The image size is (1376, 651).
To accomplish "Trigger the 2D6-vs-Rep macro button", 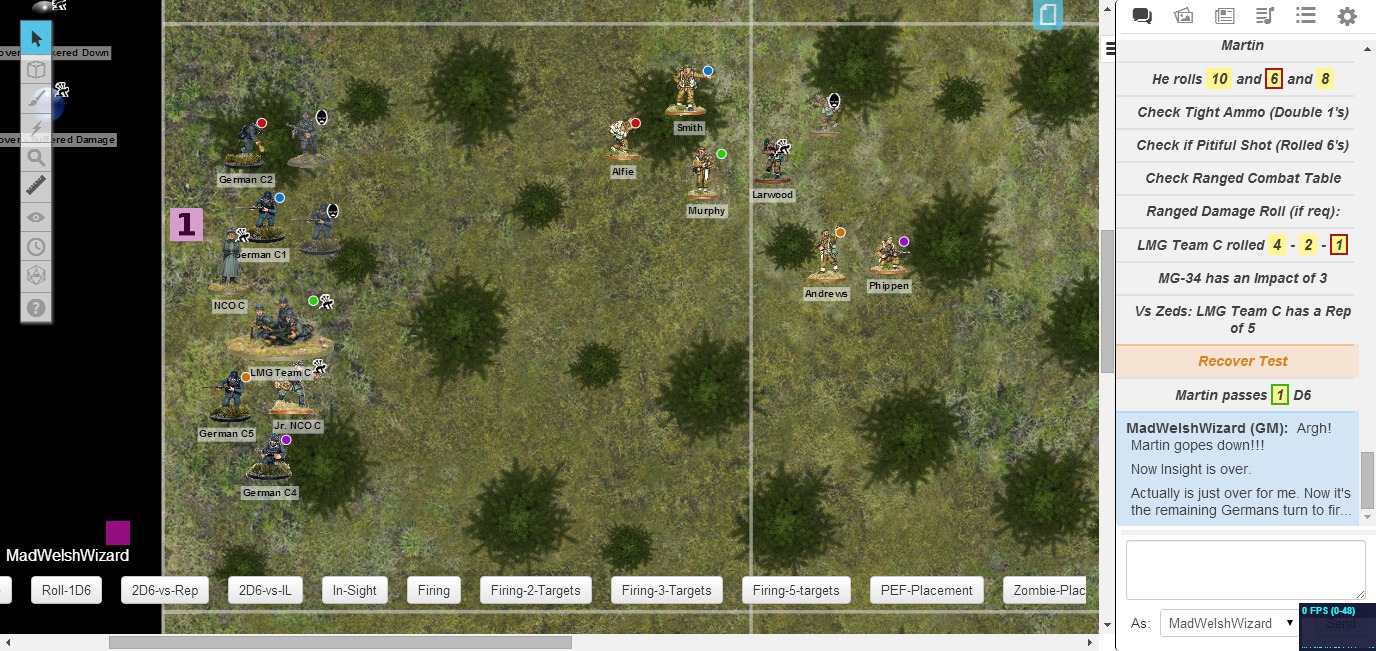I will [165, 590].
